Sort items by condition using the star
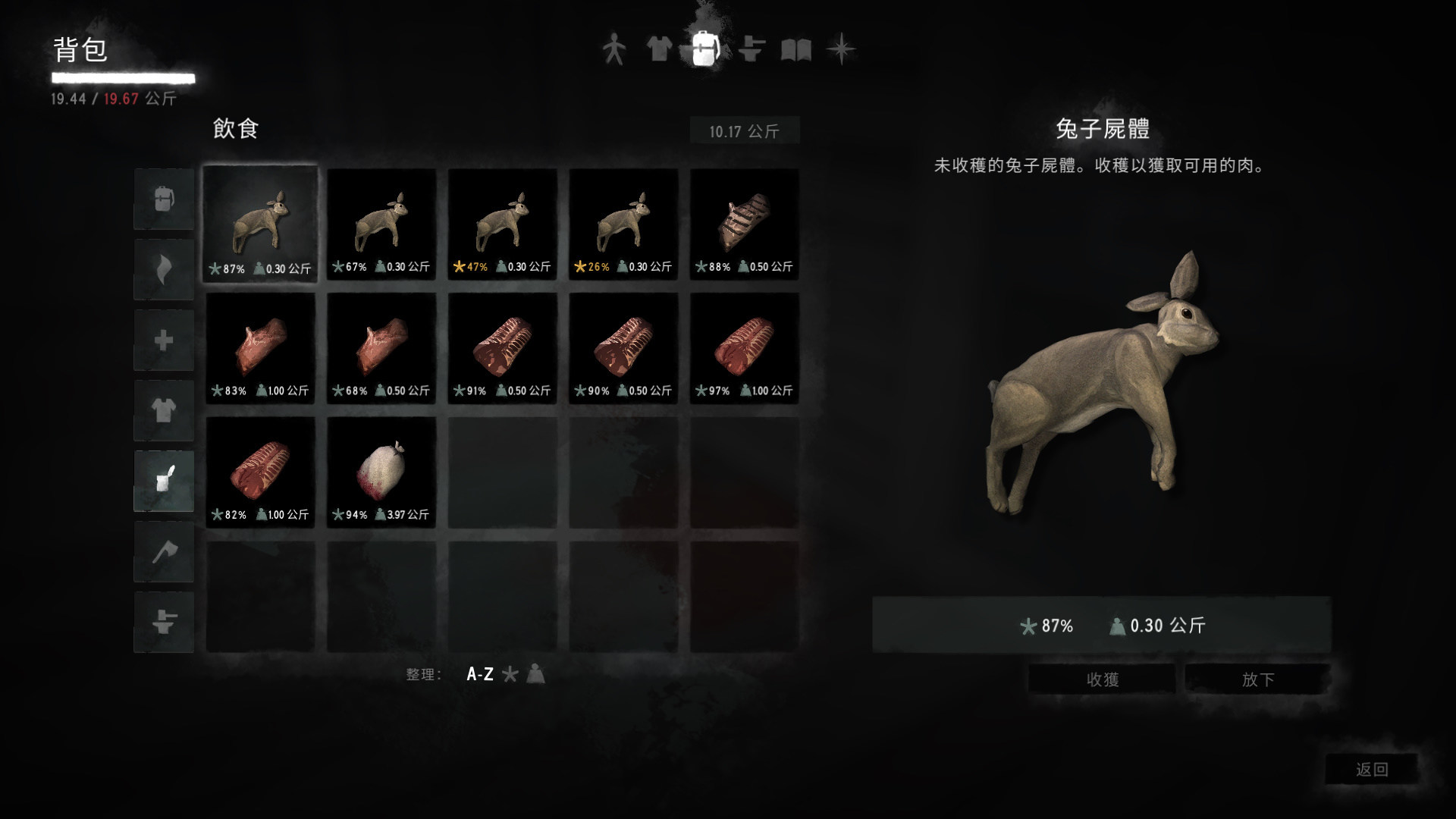The width and height of the screenshot is (1456, 819). (511, 674)
